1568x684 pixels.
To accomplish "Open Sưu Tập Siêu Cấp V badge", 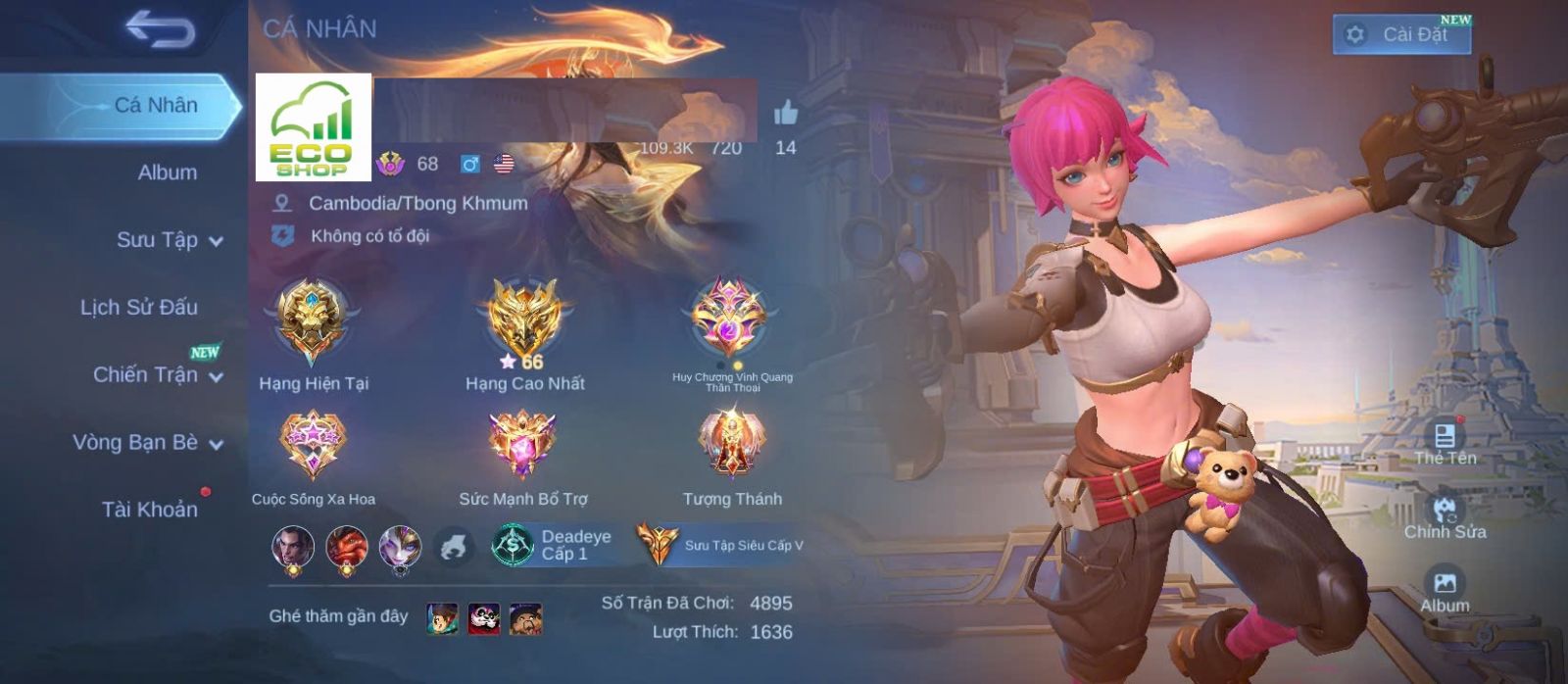I will 720,545.
